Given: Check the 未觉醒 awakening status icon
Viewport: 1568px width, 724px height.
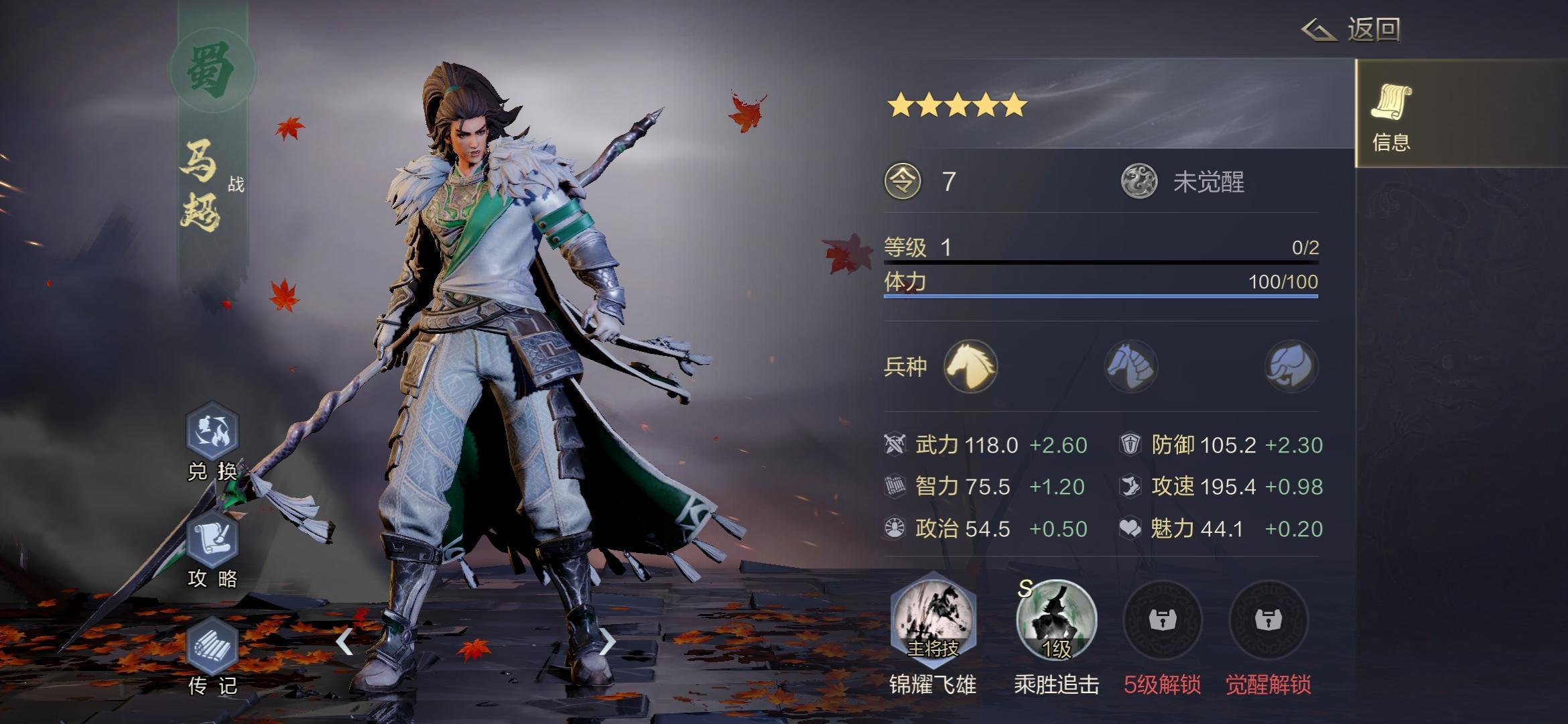Looking at the screenshot, I should pyautogui.click(x=1139, y=182).
